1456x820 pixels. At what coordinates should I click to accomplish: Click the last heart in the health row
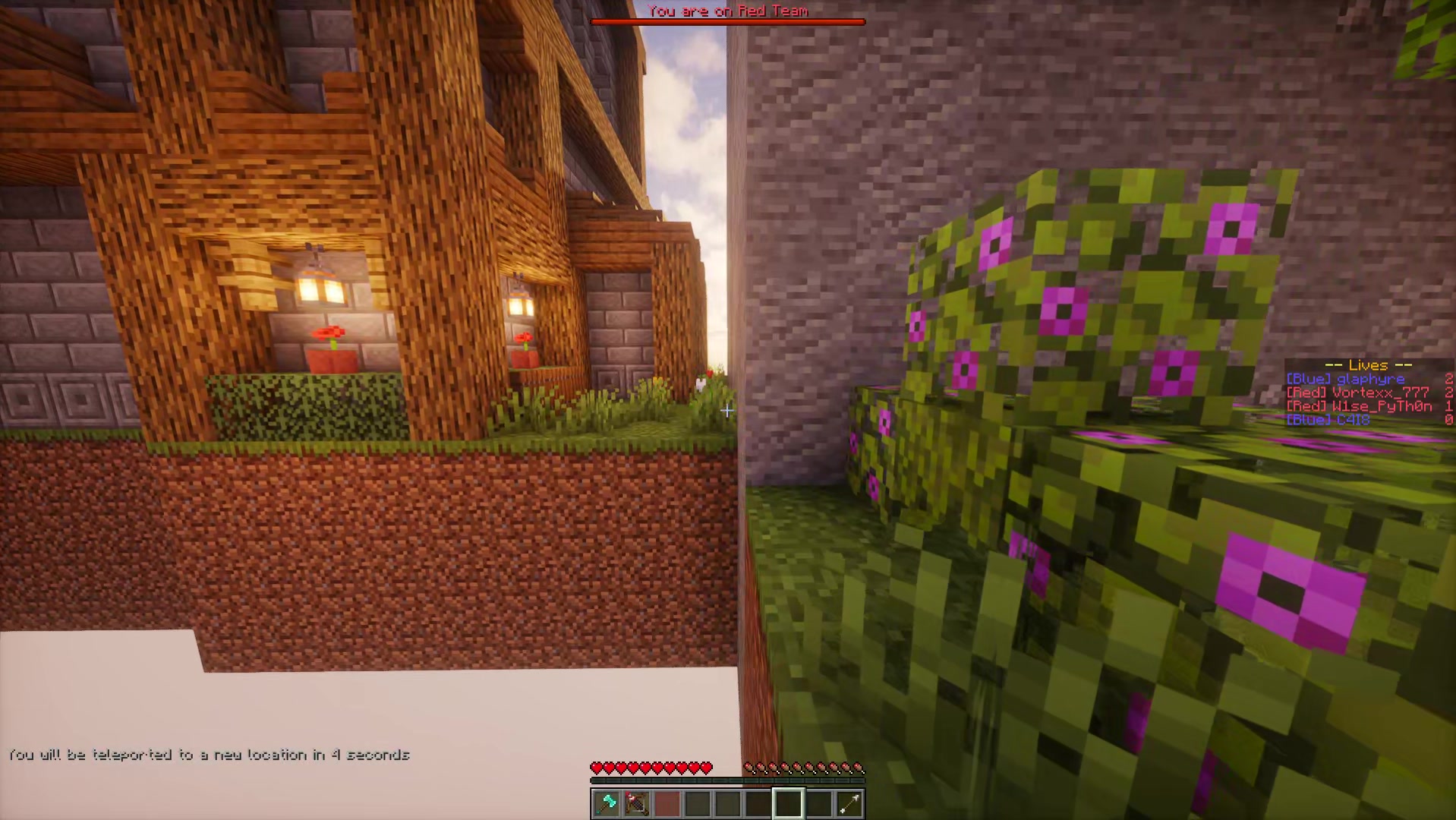707,767
